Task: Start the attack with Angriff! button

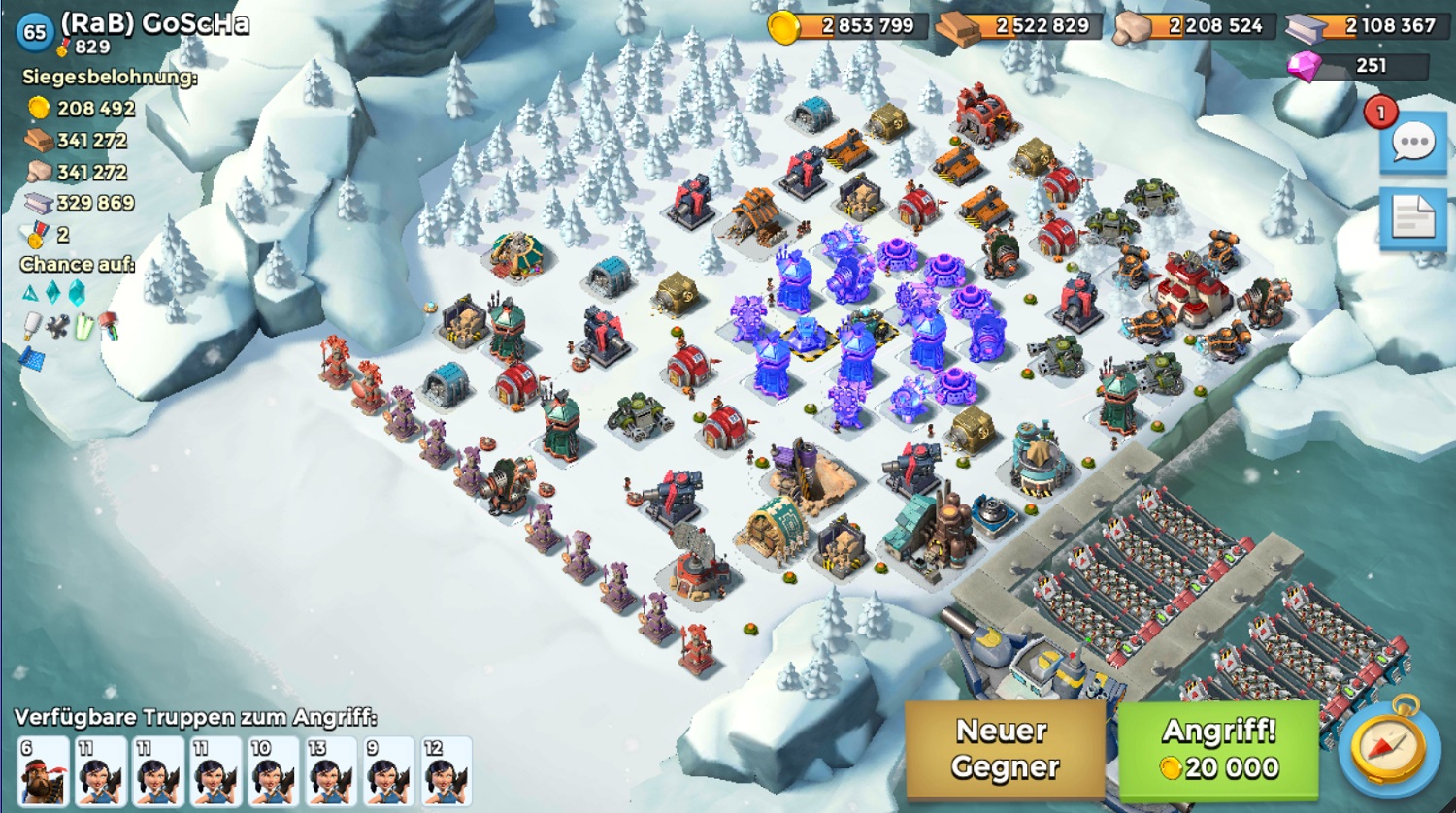Action: click(x=1219, y=749)
